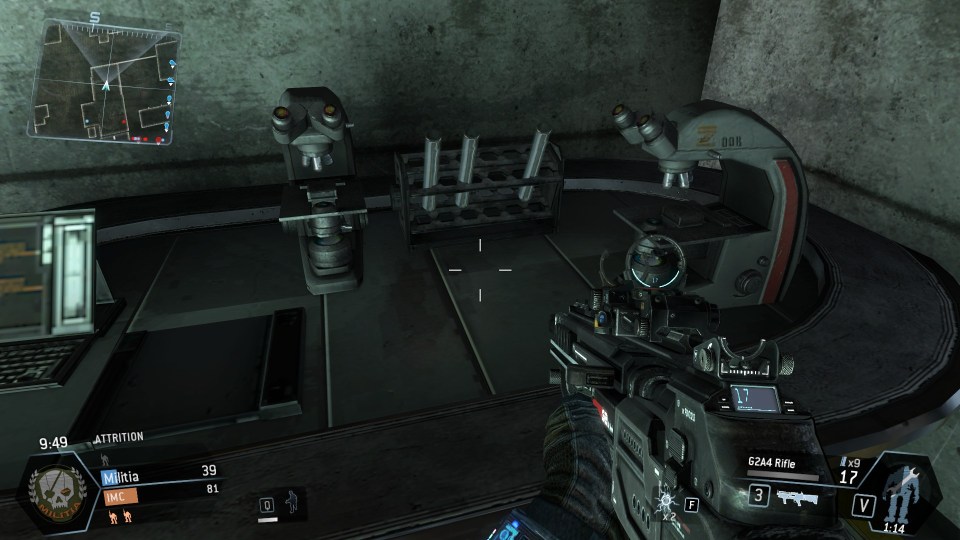The width and height of the screenshot is (960, 540).
Task: Select the G2A4 Rifle weapon icon
Action: click(793, 496)
